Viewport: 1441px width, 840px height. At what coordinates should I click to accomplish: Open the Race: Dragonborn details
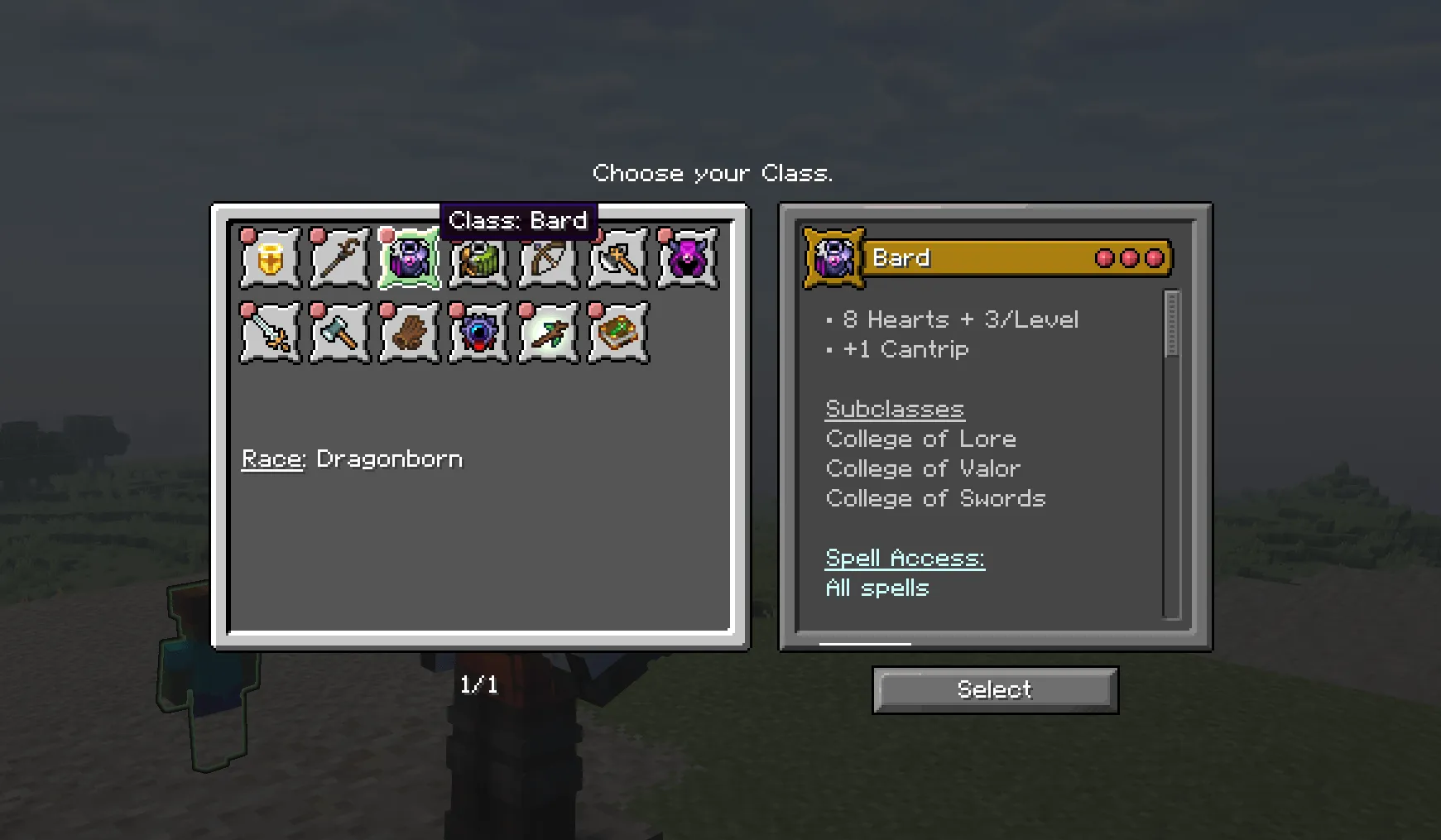click(x=352, y=458)
